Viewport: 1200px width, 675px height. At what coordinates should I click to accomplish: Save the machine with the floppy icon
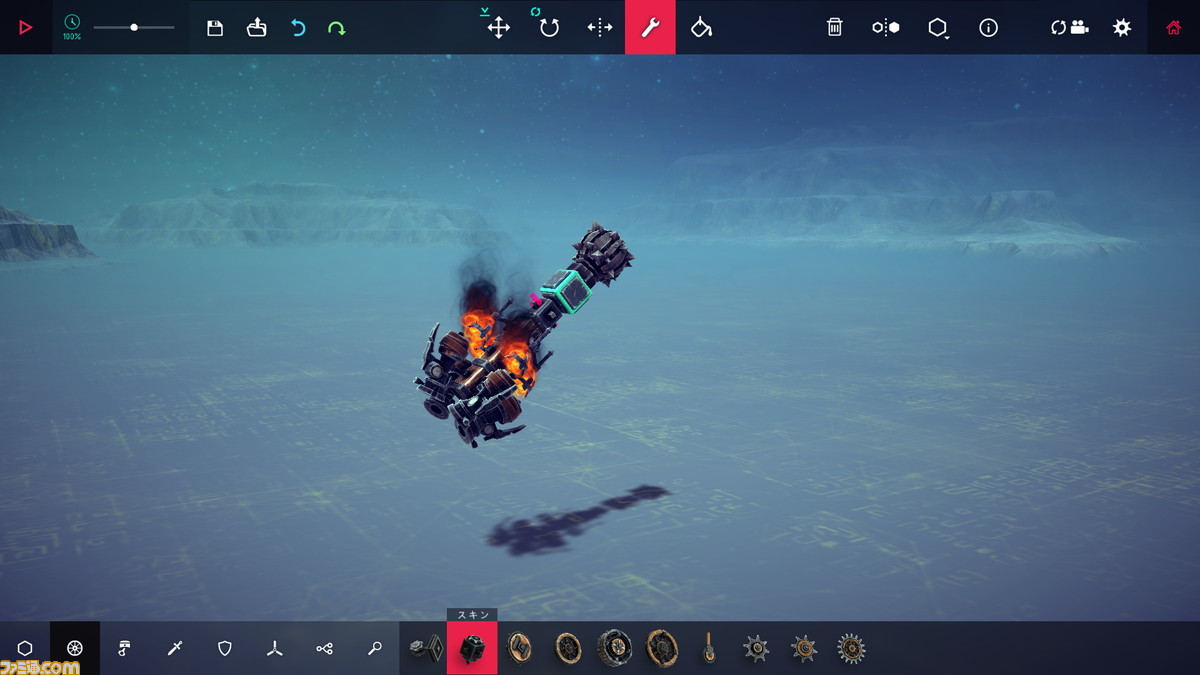click(215, 28)
